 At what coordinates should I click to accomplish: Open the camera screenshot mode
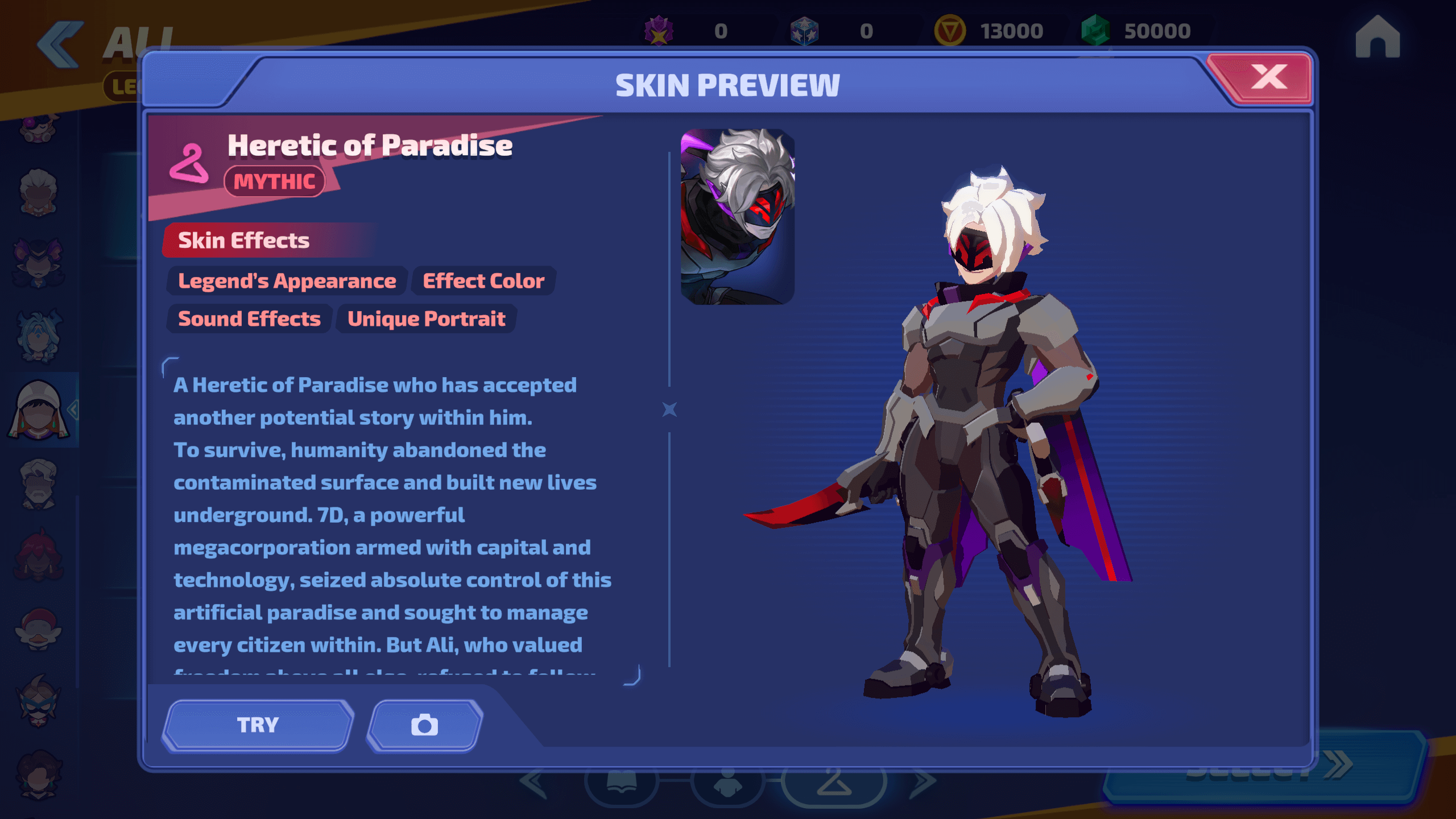[x=425, y=725]
